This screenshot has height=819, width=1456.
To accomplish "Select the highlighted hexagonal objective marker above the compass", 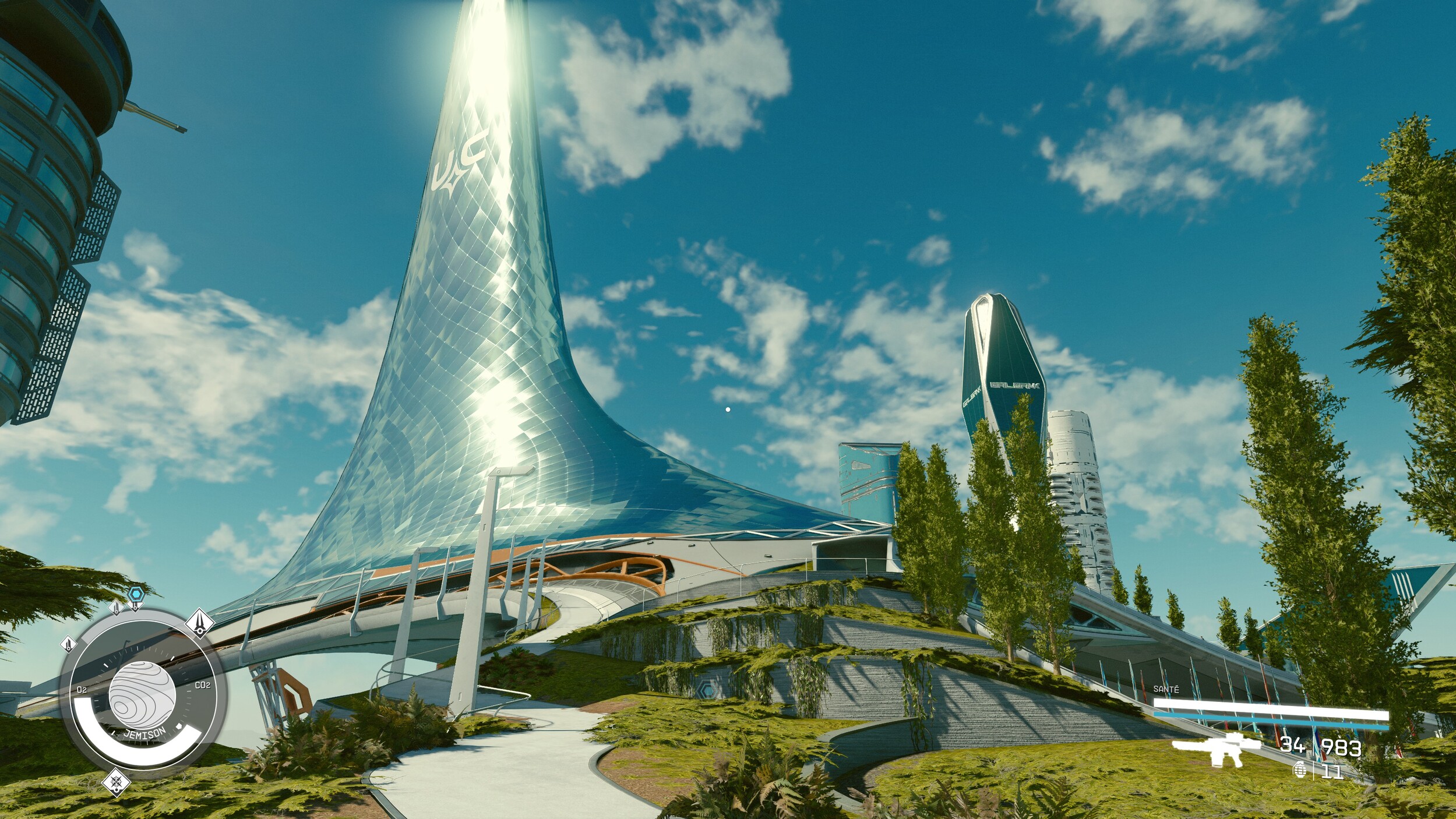I will [x=136, y=594].
